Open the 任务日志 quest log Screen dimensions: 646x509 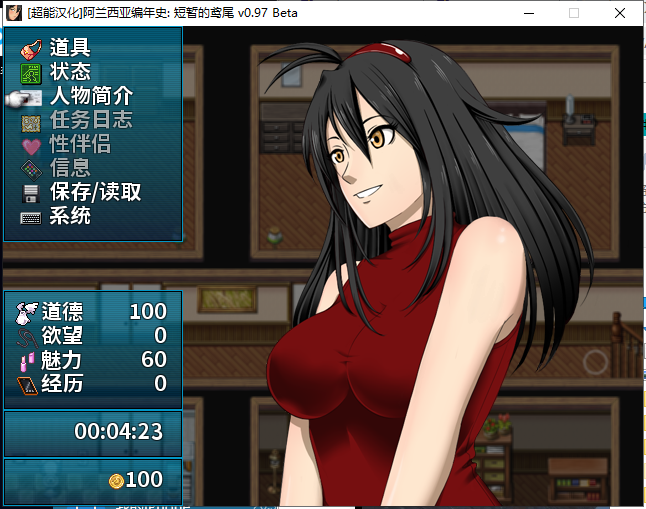(91, 120)
